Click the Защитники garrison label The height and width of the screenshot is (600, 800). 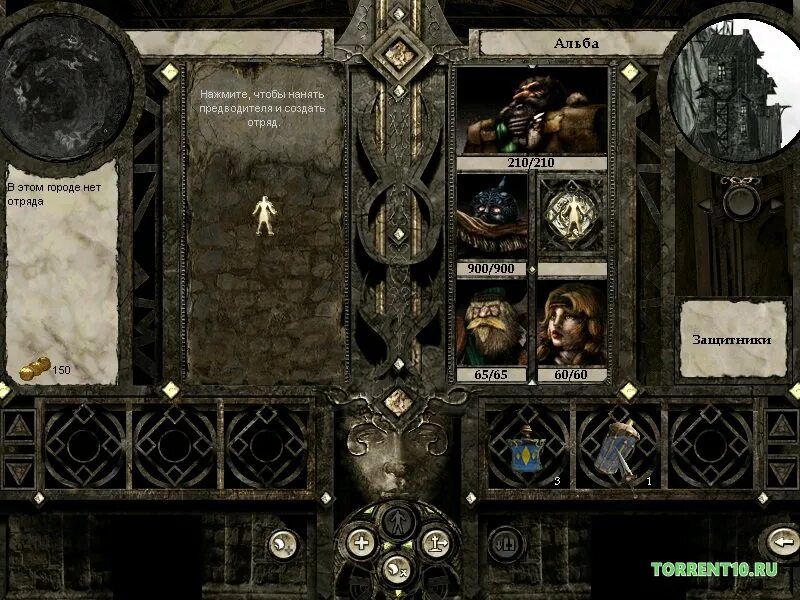click(732, 339)
